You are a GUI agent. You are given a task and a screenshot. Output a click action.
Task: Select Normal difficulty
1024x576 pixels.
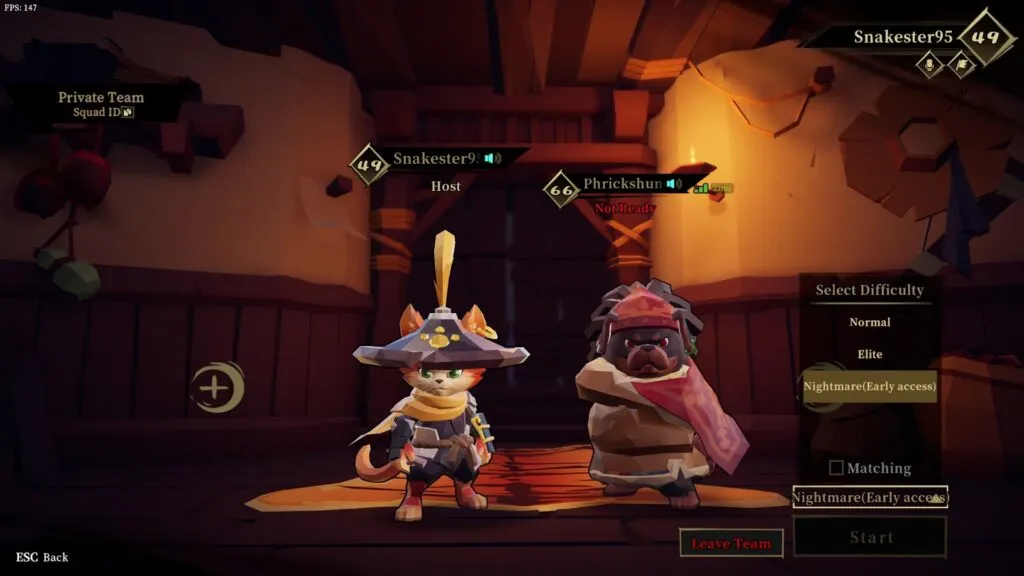click(x=869, y=322)
